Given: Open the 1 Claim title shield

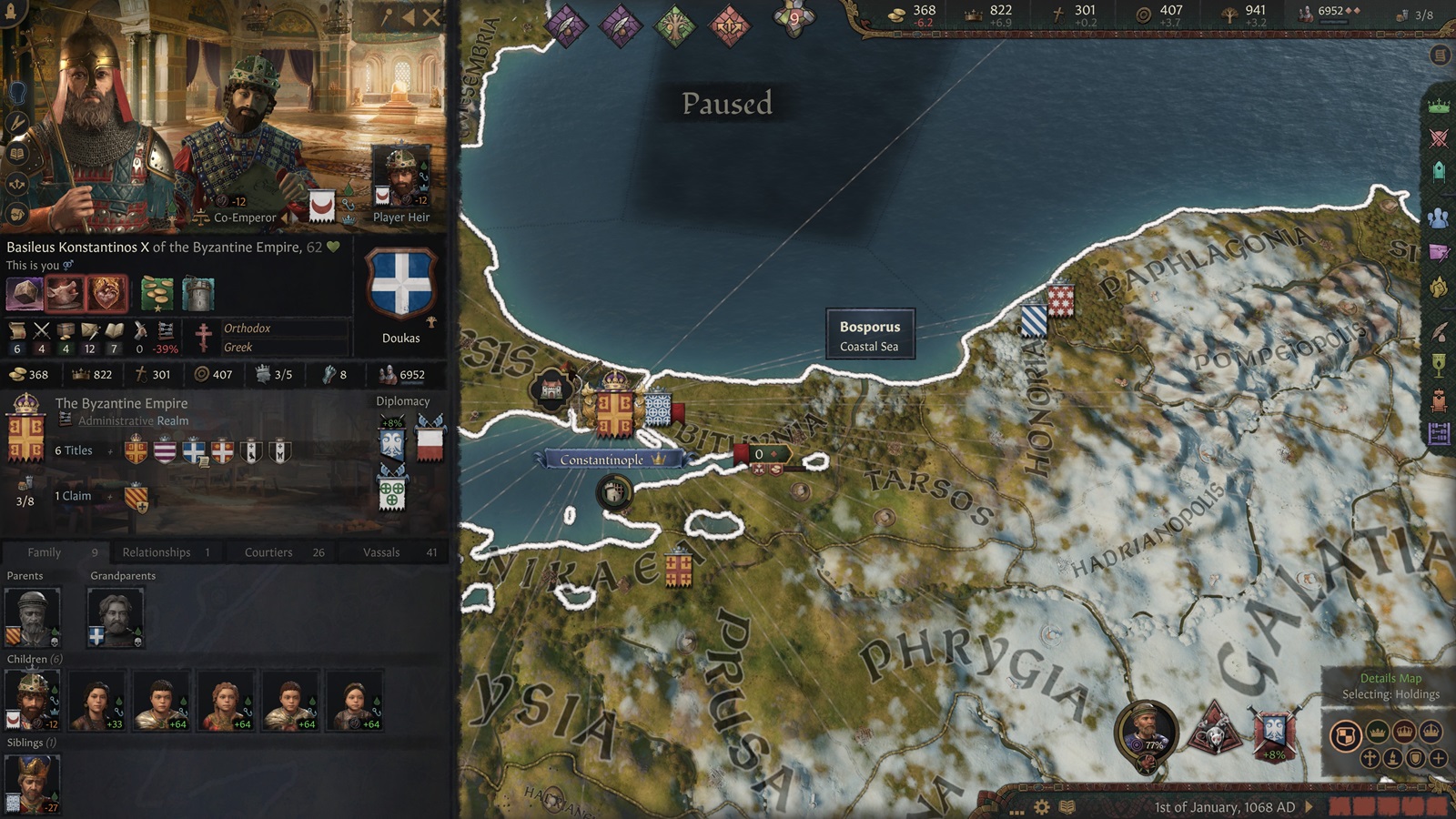Looking at the screenshot, I should coord(136,497).
